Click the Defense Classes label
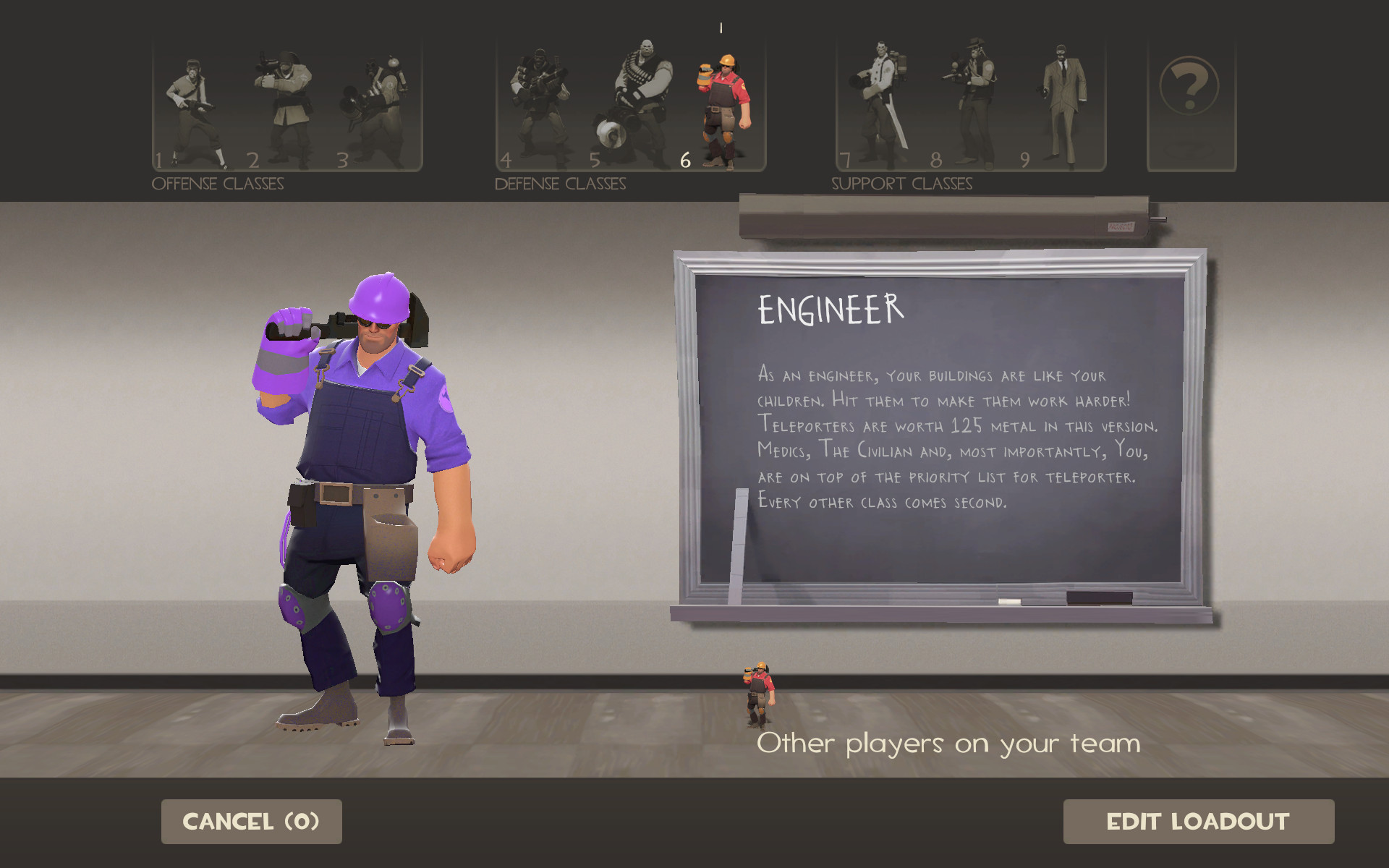Image resolution: width=1389 pixels, height=868 pixels. tap(561, 183)
